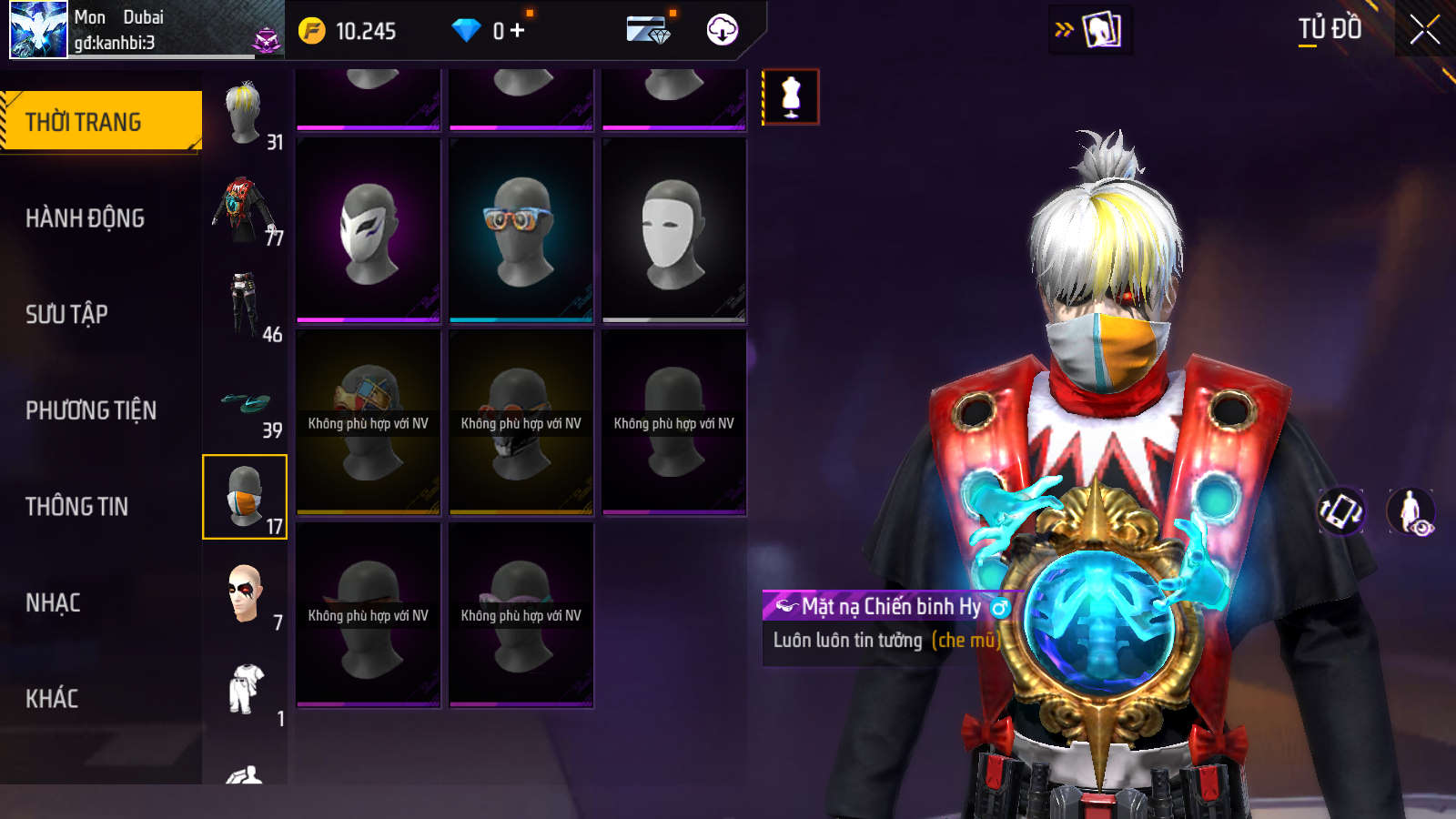1456x819 pixels.
Task: Close the wardrobe screen
Action: pyautogui.click(x=1424, y=30)
